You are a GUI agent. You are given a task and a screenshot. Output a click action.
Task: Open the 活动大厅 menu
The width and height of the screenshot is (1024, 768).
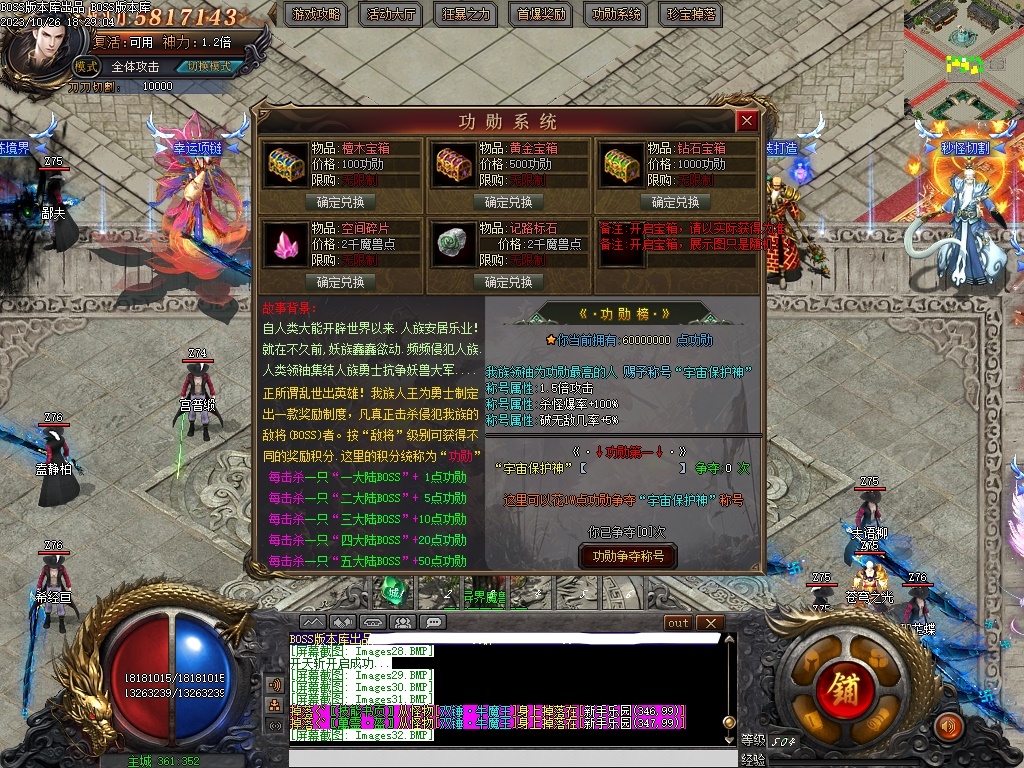[391, 14]
